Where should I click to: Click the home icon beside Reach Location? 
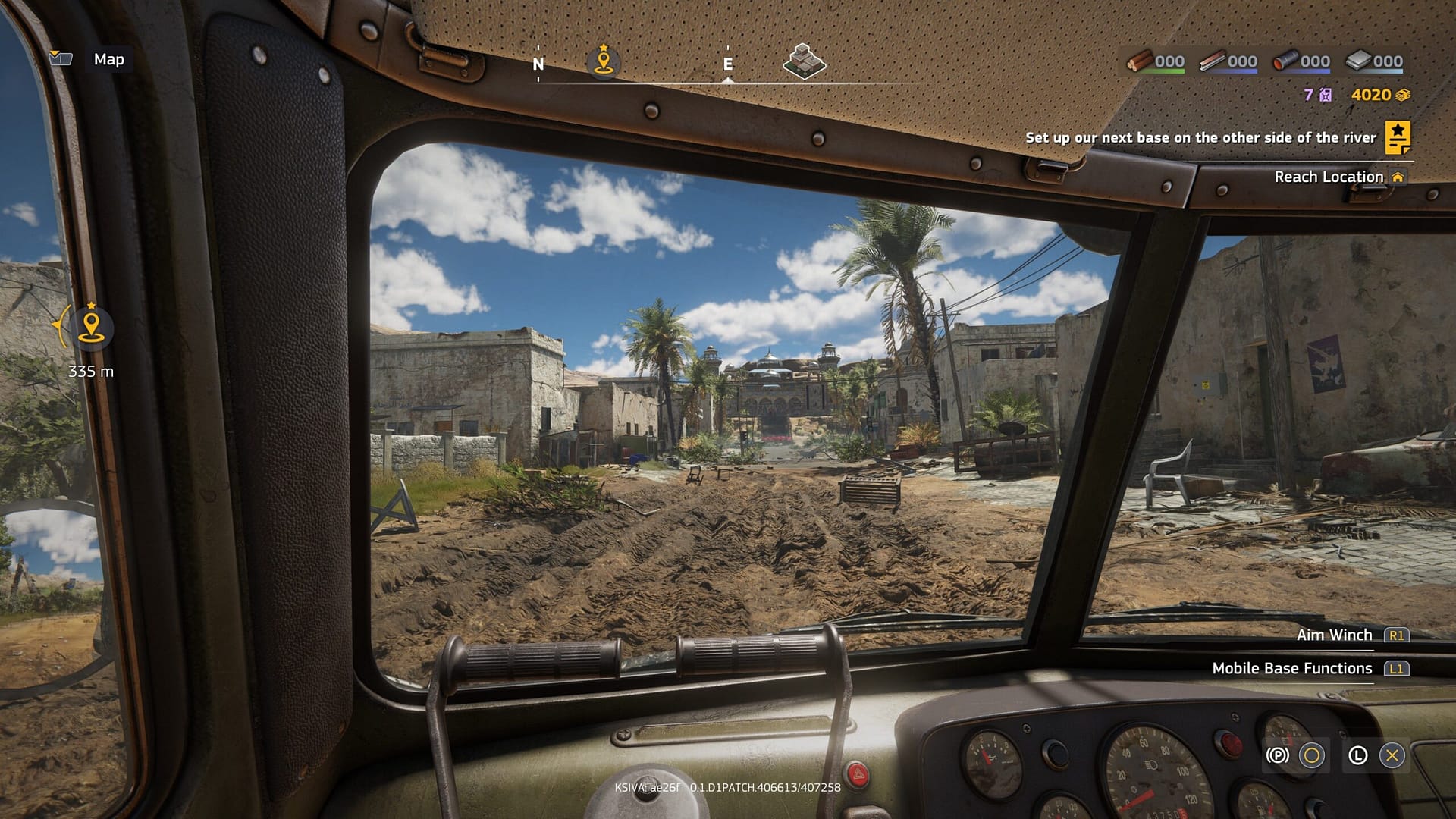(x=1398, y=176)
